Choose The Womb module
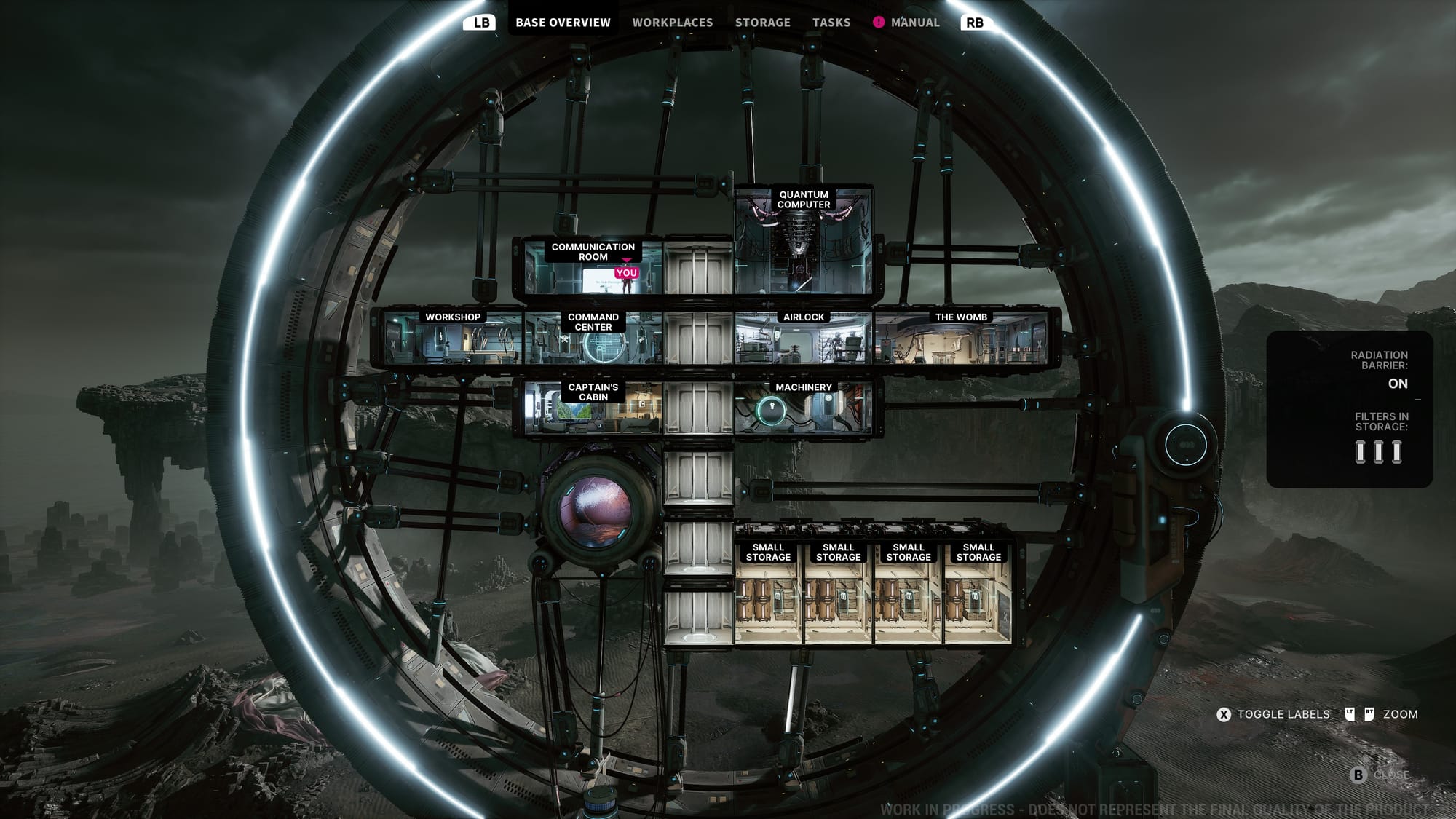Image resolution: width=1456 pixels, height=819 pixels. coord(961,340)
